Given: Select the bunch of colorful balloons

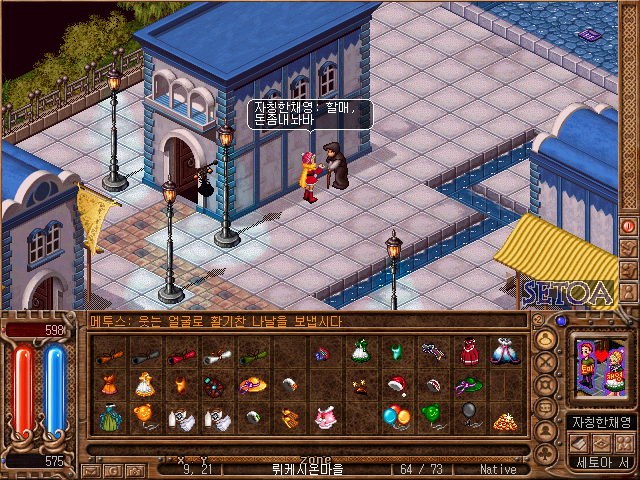Looking at the screenshot, I should click(395, 416).
